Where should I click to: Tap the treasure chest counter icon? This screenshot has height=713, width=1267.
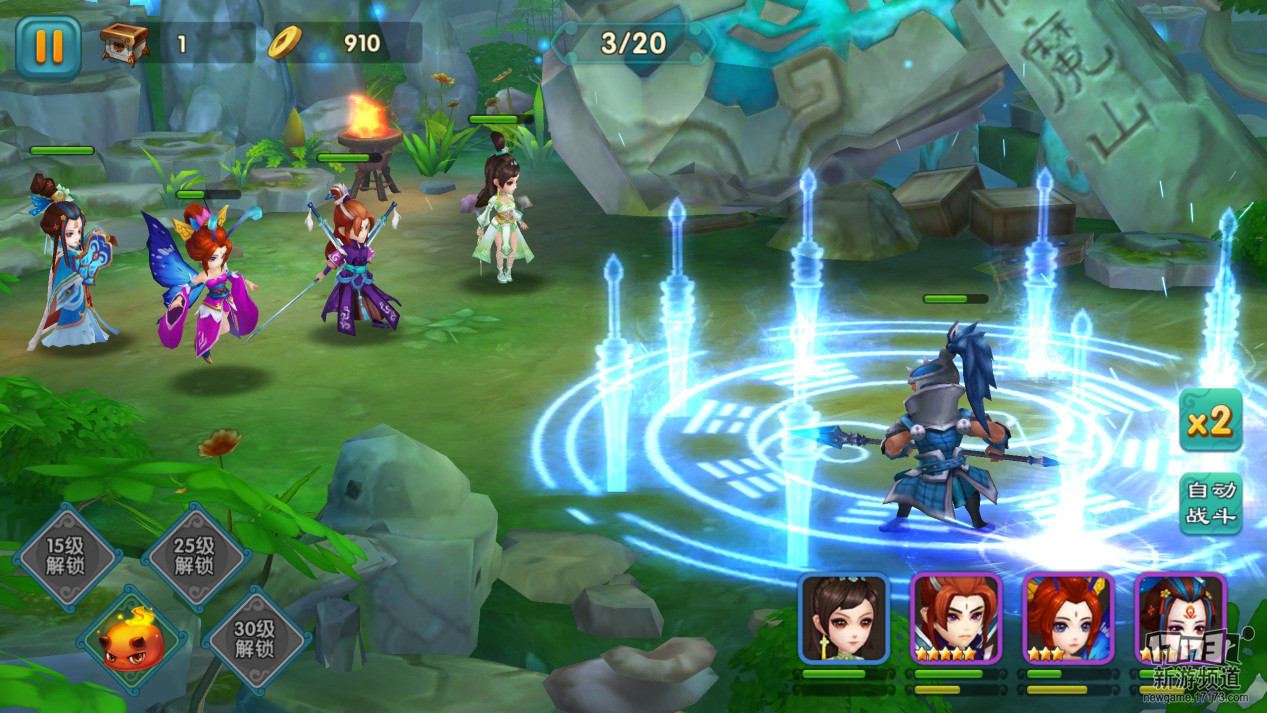(125, 43)
